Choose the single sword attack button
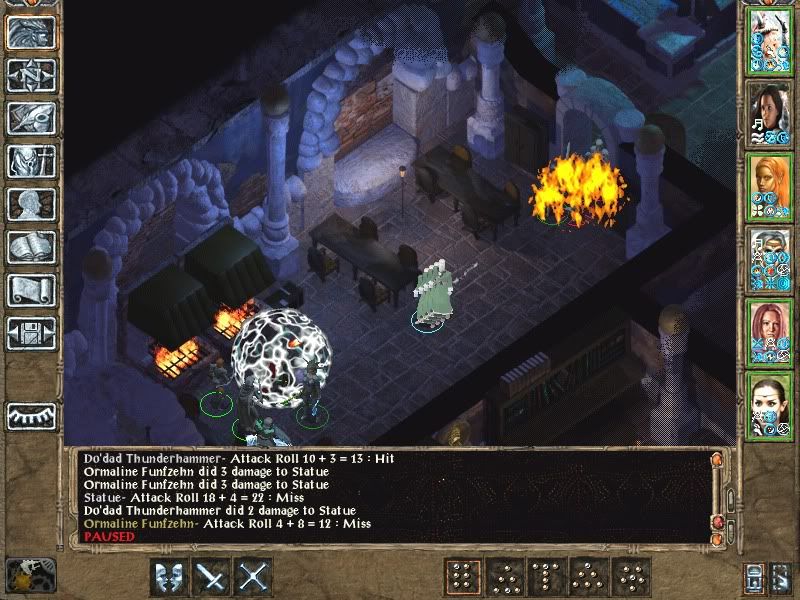This screenshot has height=600, width=800. [212, 578]
